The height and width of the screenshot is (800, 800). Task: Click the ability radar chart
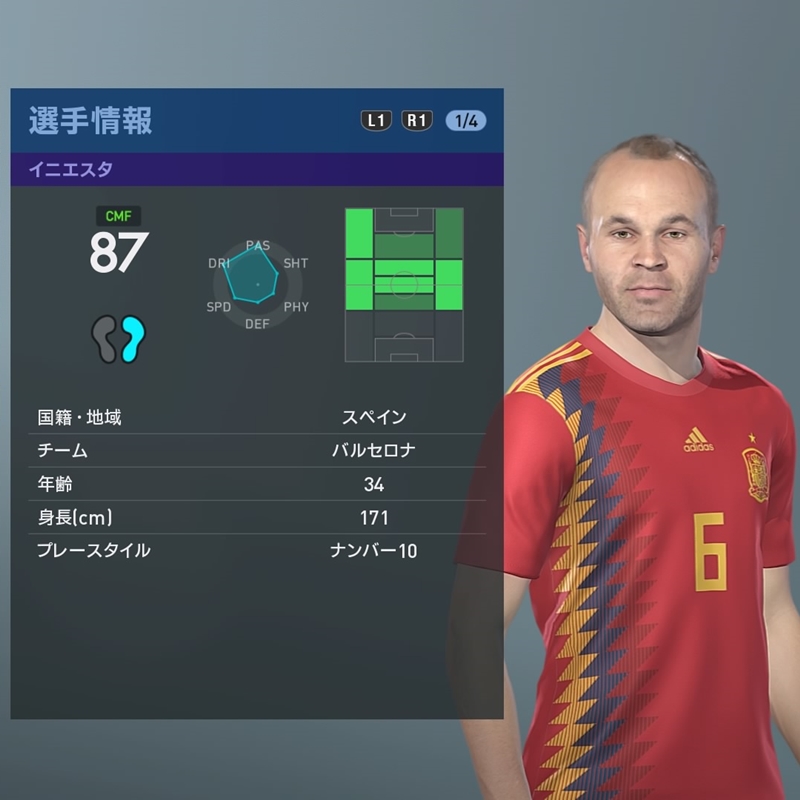(x=257, y=284)
